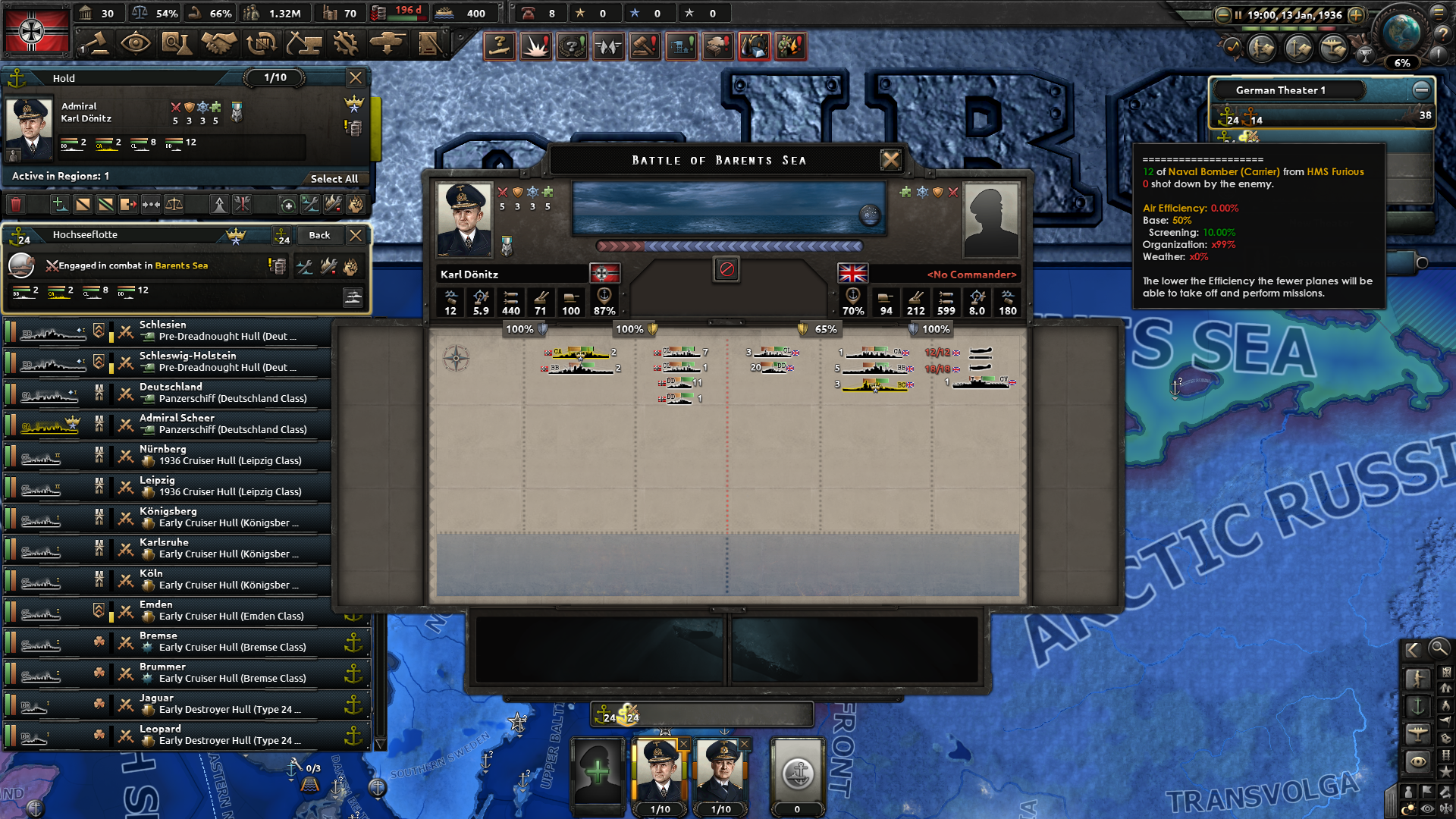The image size is (1456, 819).
Task: Click the Barents Sea combat link
Action: pyautogui.click(x=180, y=265)
